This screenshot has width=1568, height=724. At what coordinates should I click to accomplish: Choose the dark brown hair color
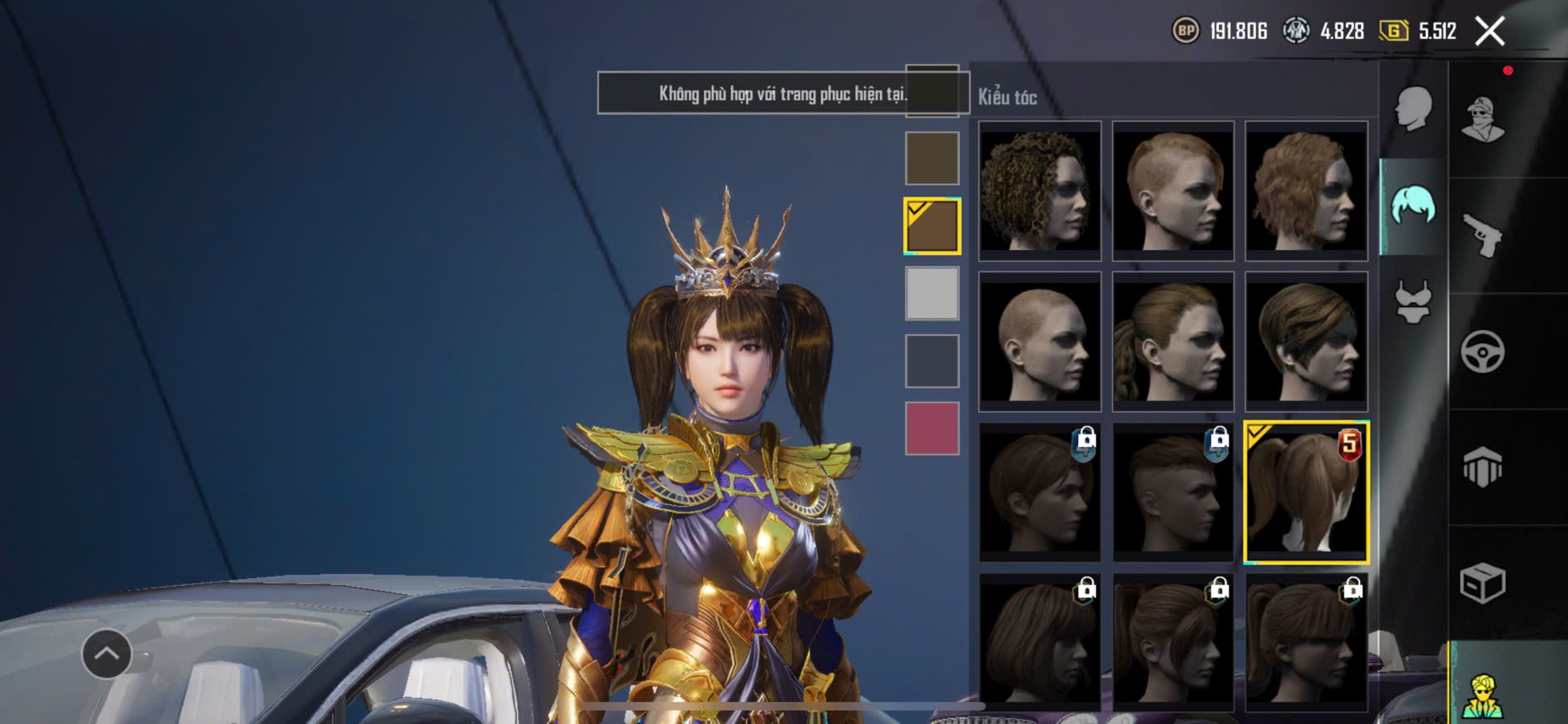tap(932, 158)
